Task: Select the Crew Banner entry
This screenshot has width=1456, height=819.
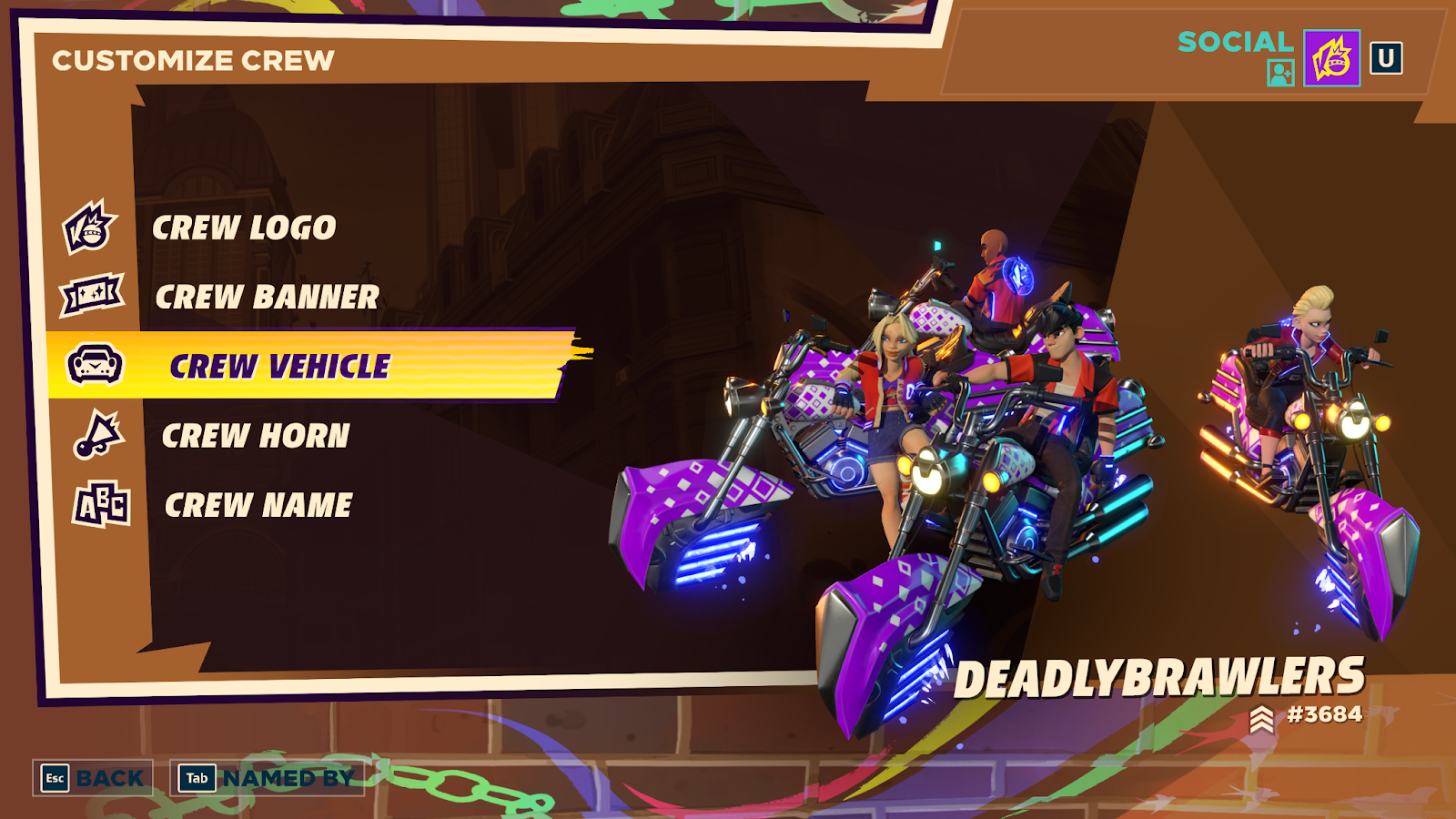Action: [x=266, y=297]
